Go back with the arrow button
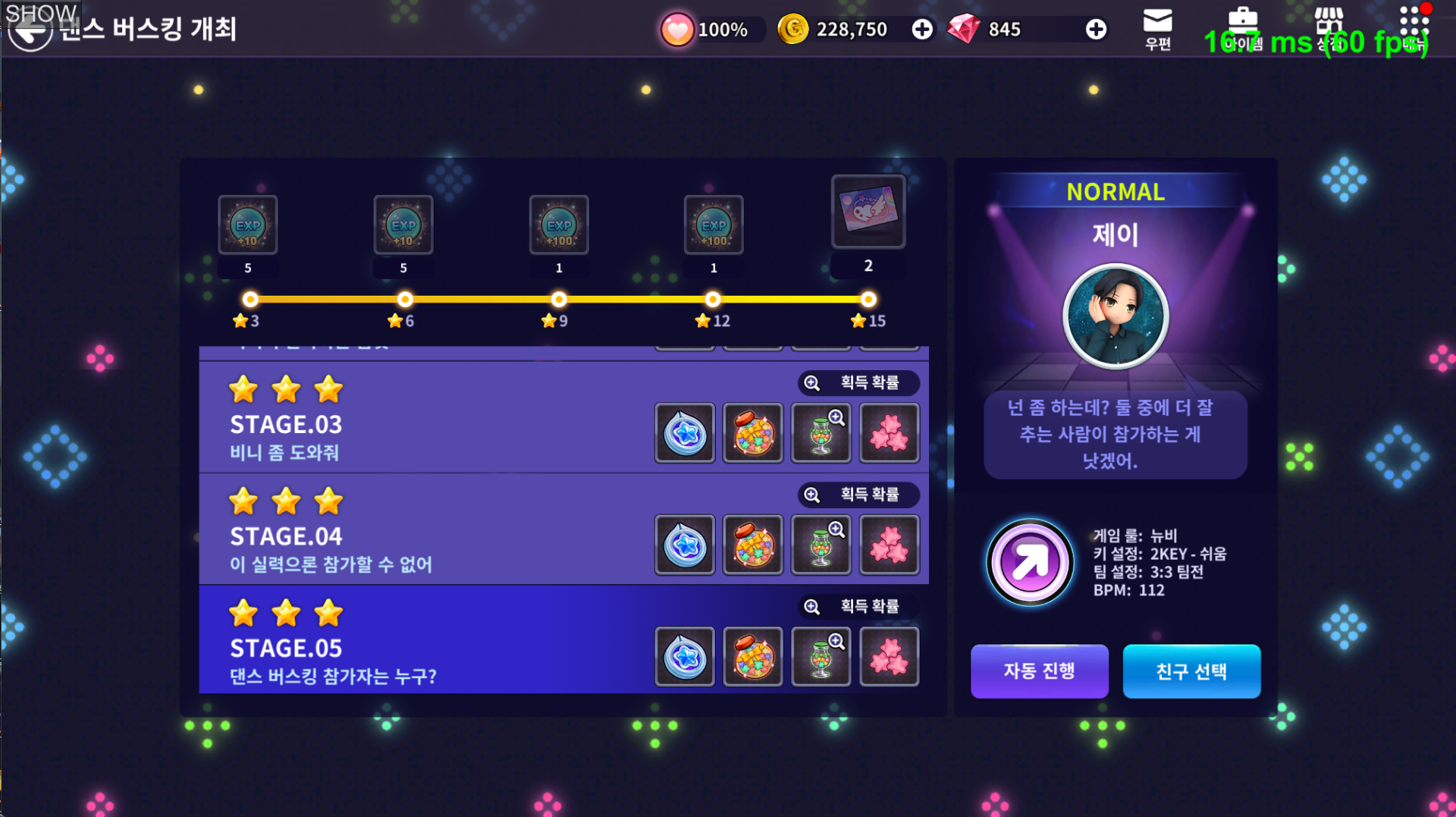 pos(30,31)
